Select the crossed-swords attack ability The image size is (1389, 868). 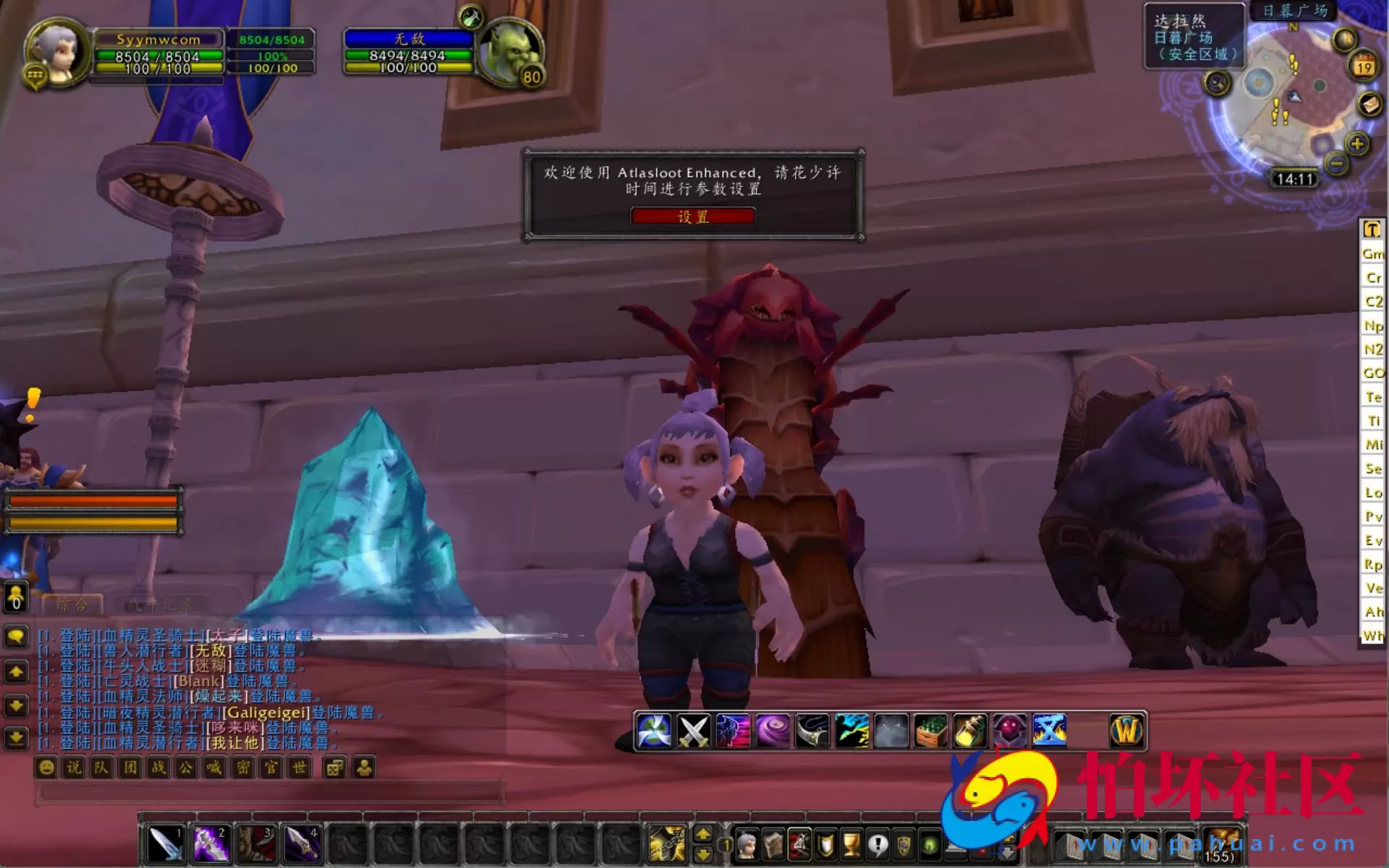click(694, 730)
